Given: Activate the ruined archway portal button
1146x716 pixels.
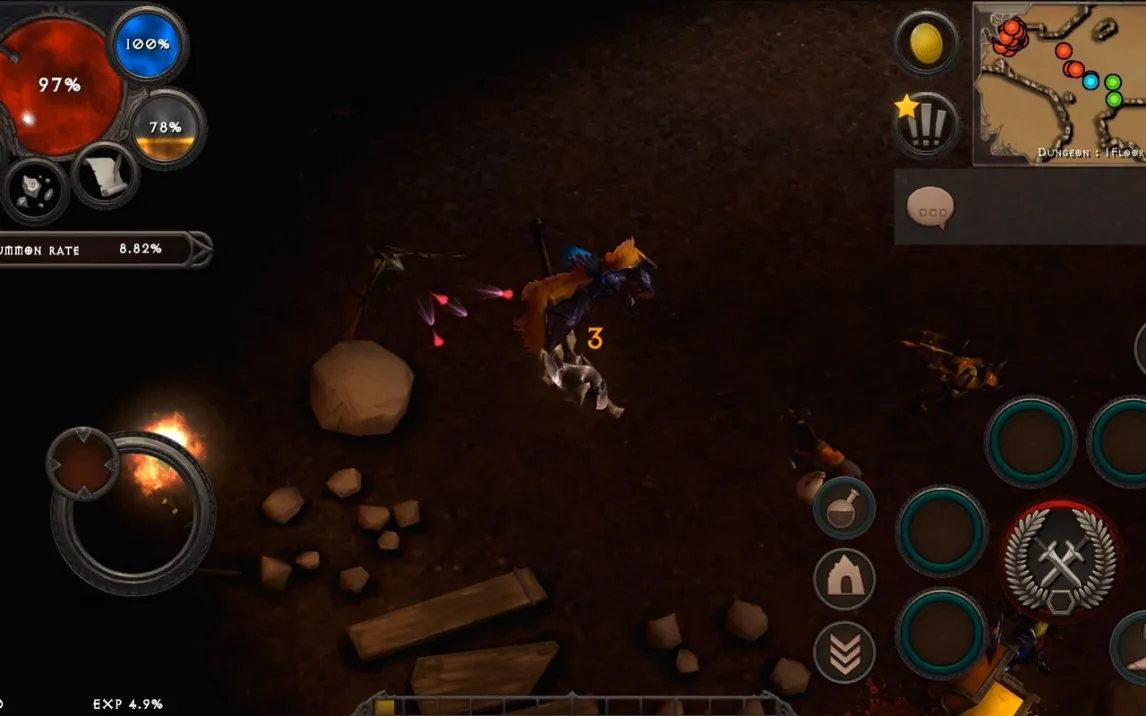Looking at the screenshot, I should tap(844, 579).
